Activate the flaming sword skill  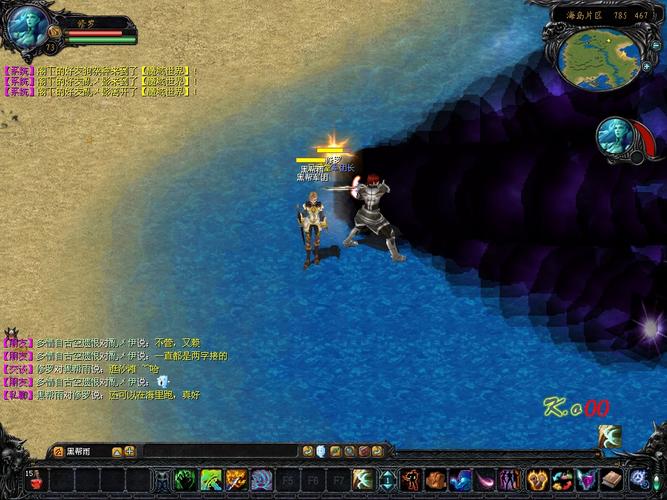pyautogui.click(x=236, y=480)
